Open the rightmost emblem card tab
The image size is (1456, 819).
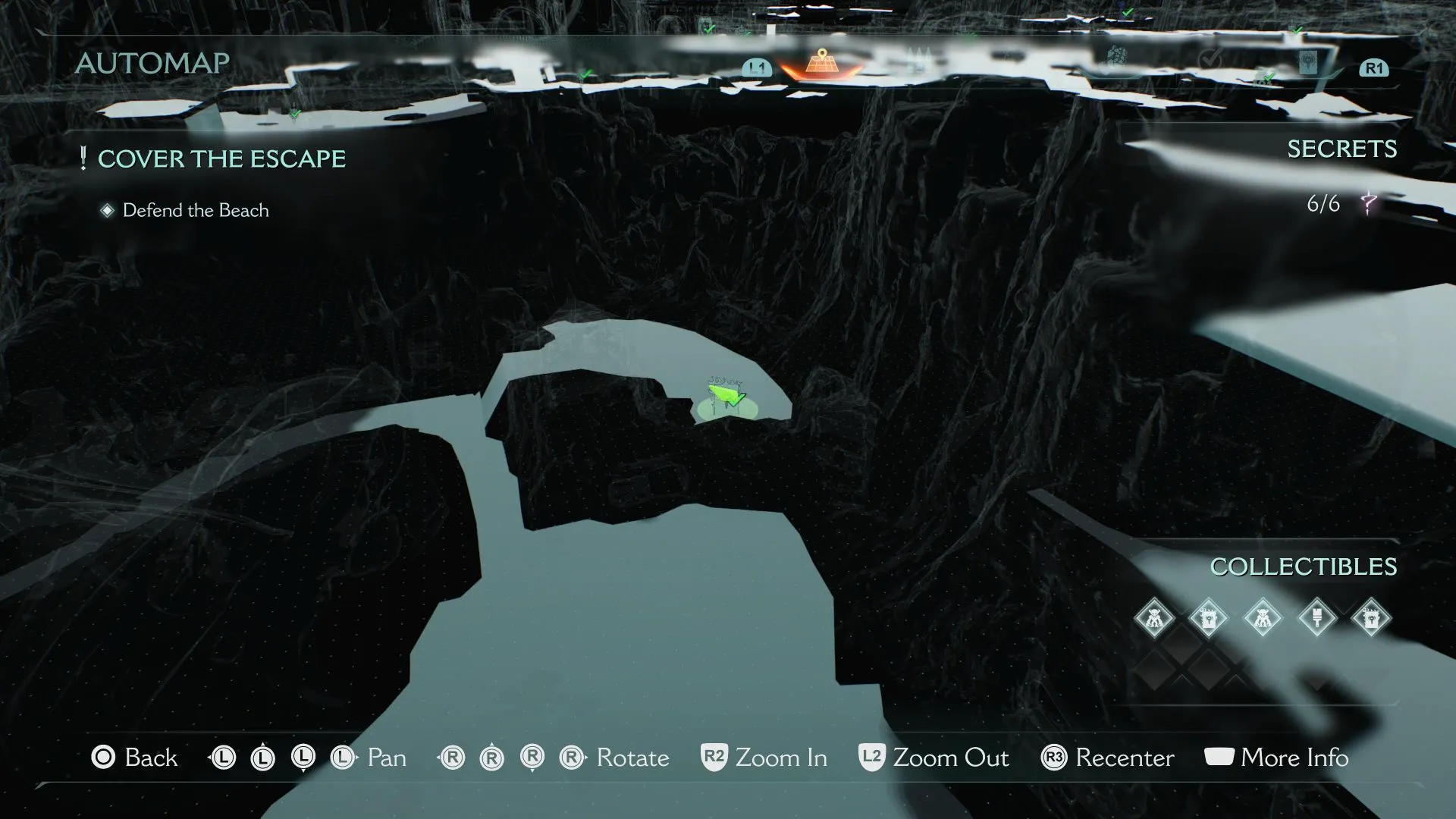1309,61
